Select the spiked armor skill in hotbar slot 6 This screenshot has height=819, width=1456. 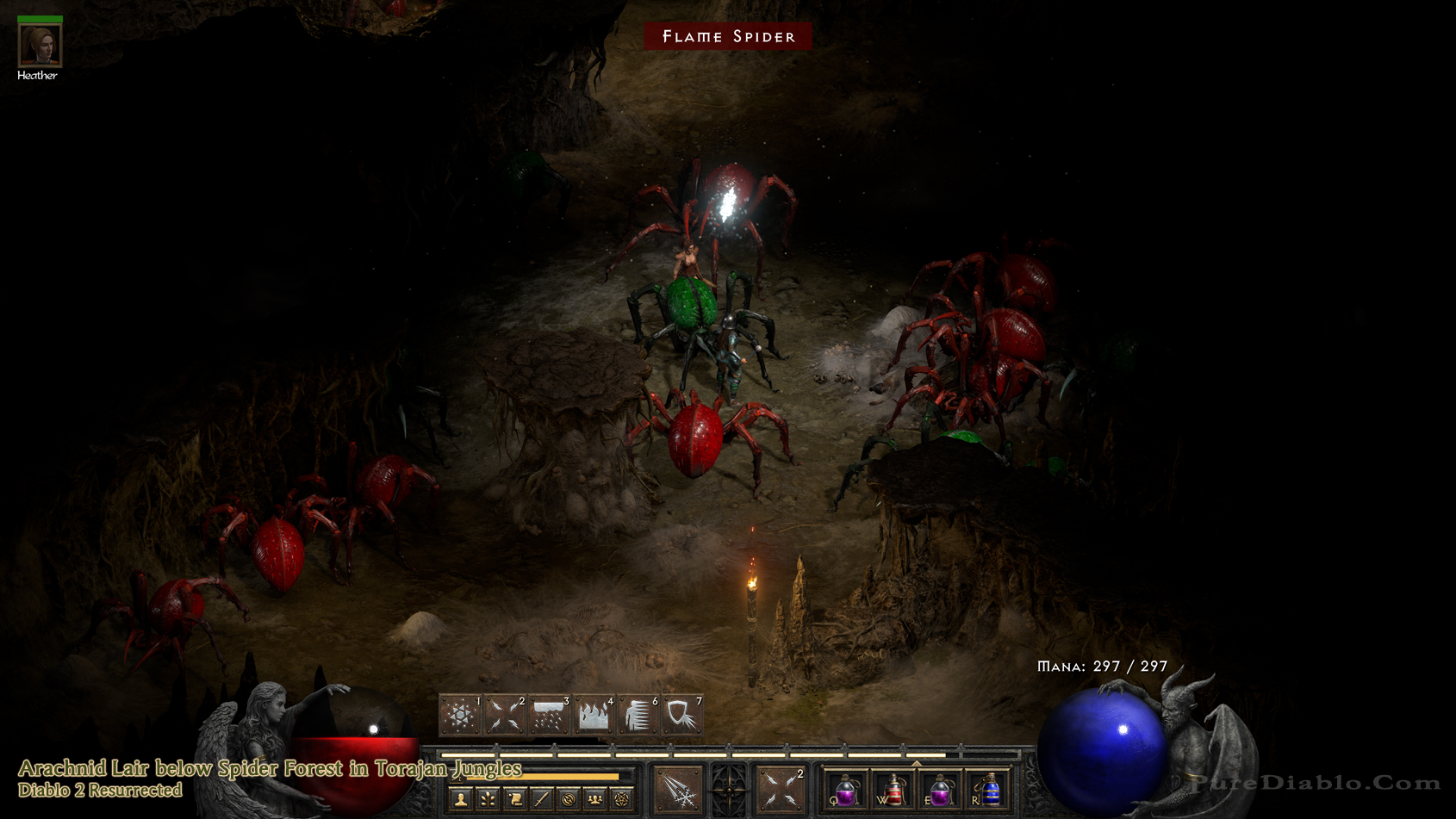click(x=638, y=716)
